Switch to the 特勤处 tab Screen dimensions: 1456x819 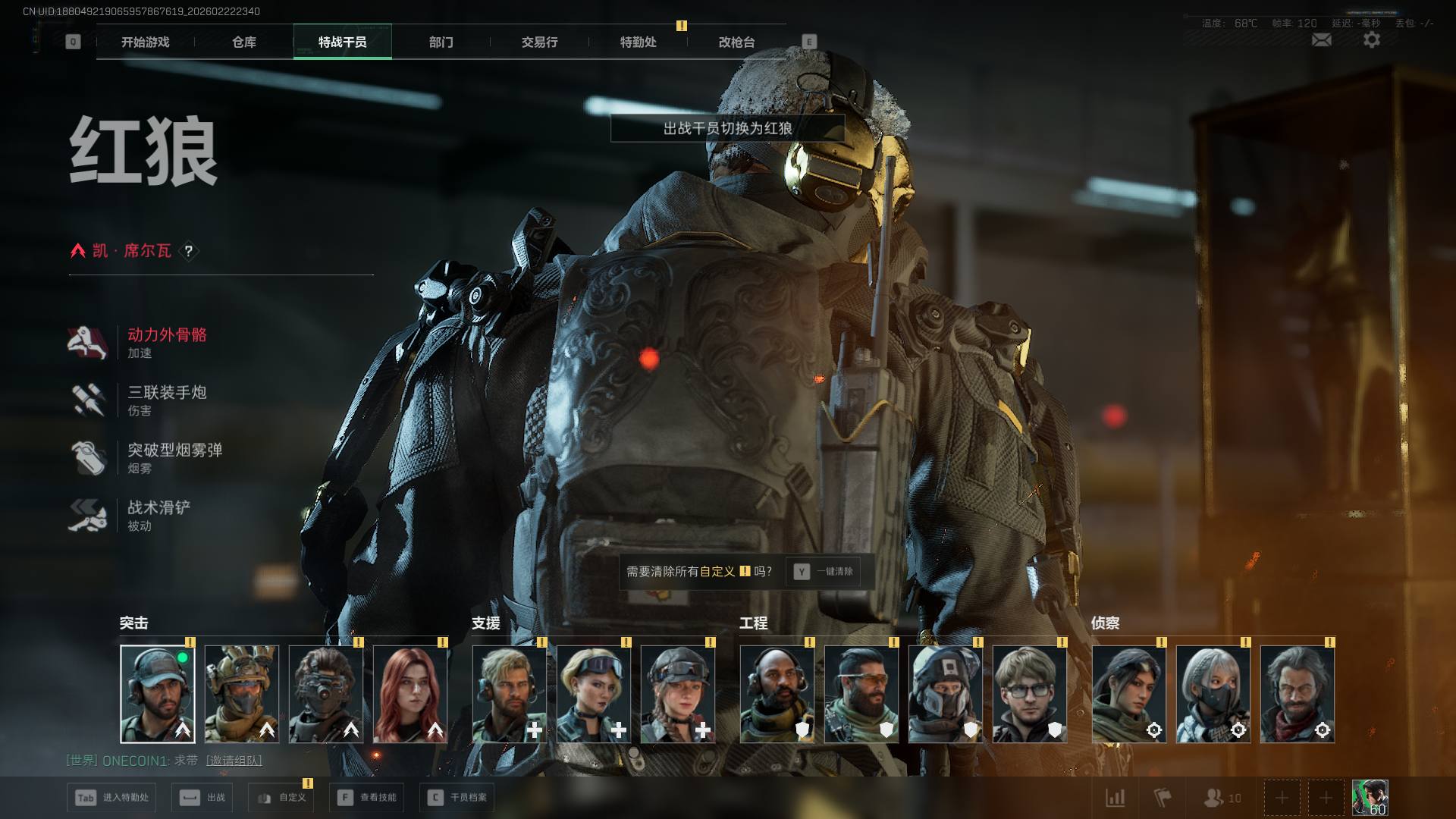[x=638, y=42]
